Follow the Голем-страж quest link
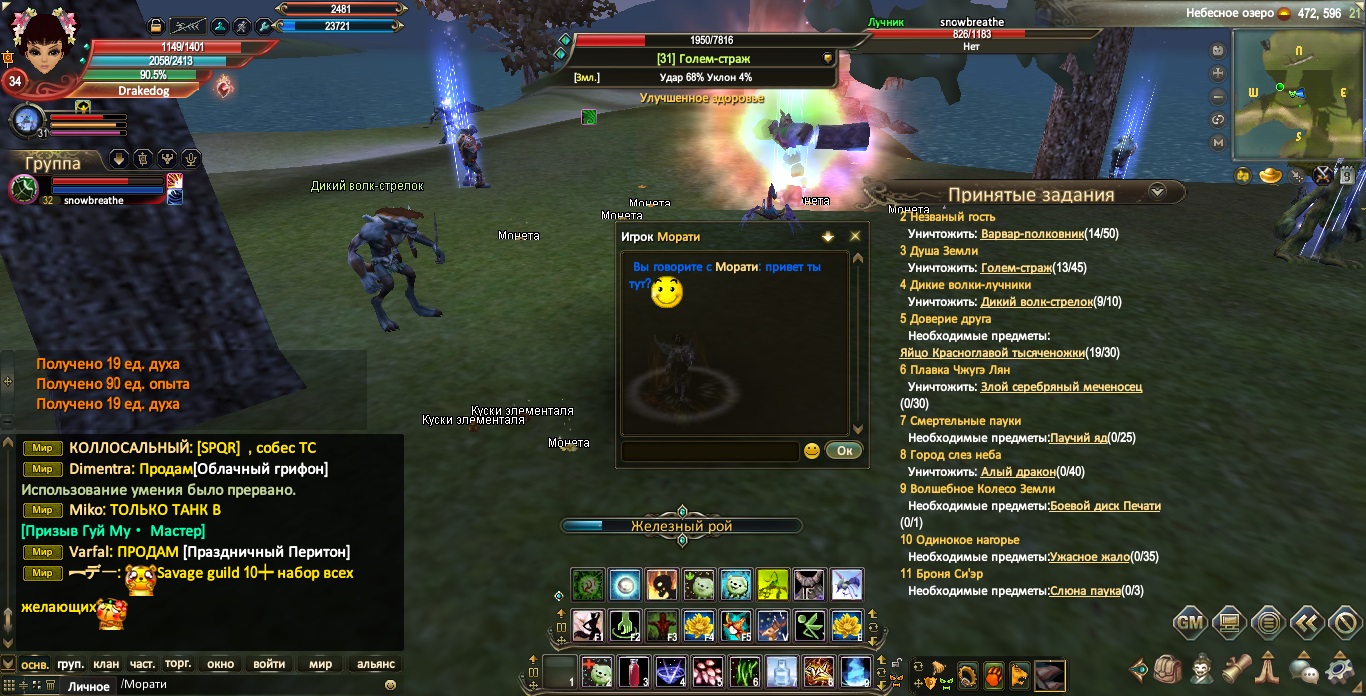Viewport: 1366px width, 696px height. pyautogui.click(x=1016, y=268)
